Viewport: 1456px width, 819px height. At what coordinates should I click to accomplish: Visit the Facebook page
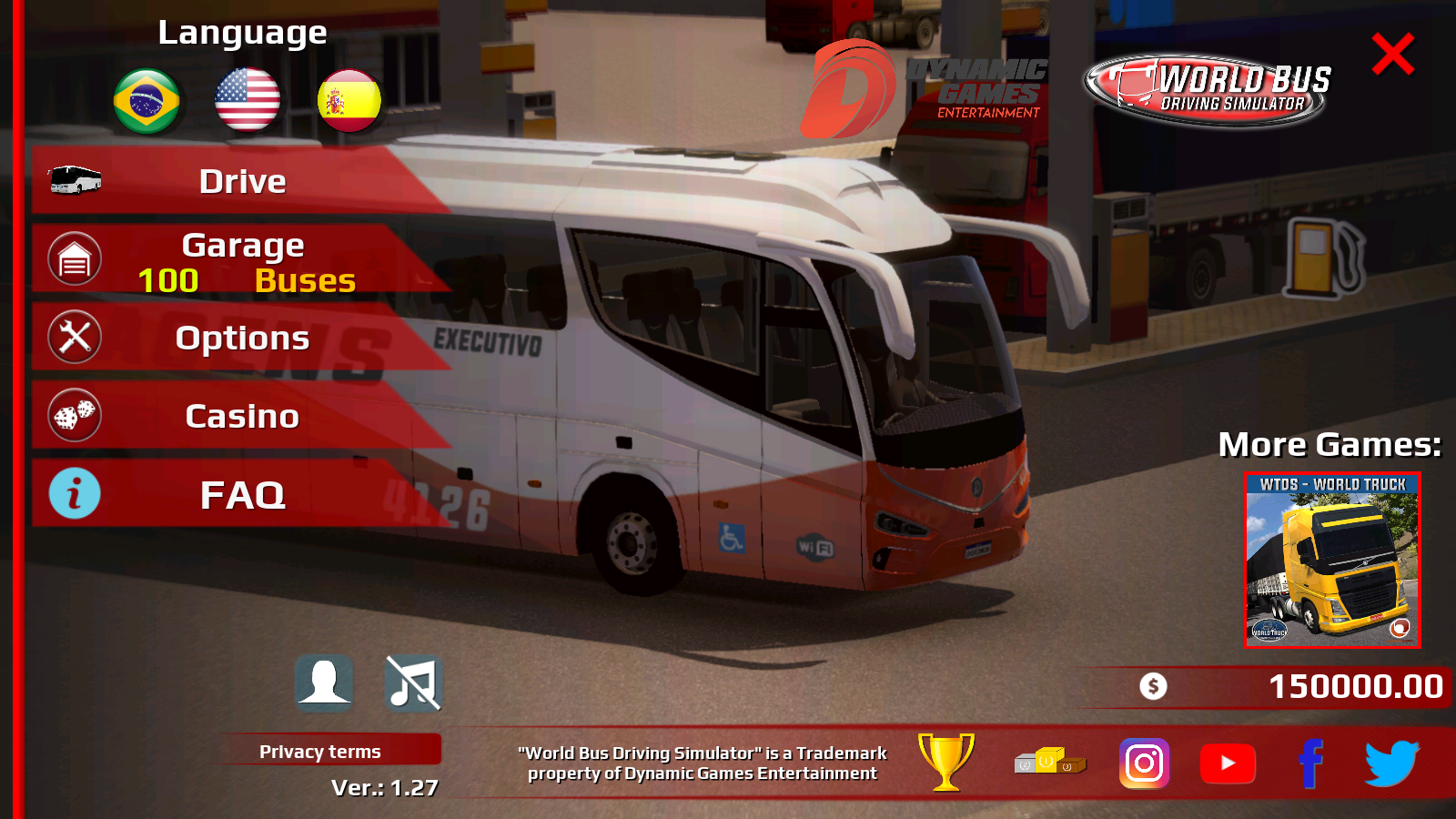click(x=1310, y=763)
